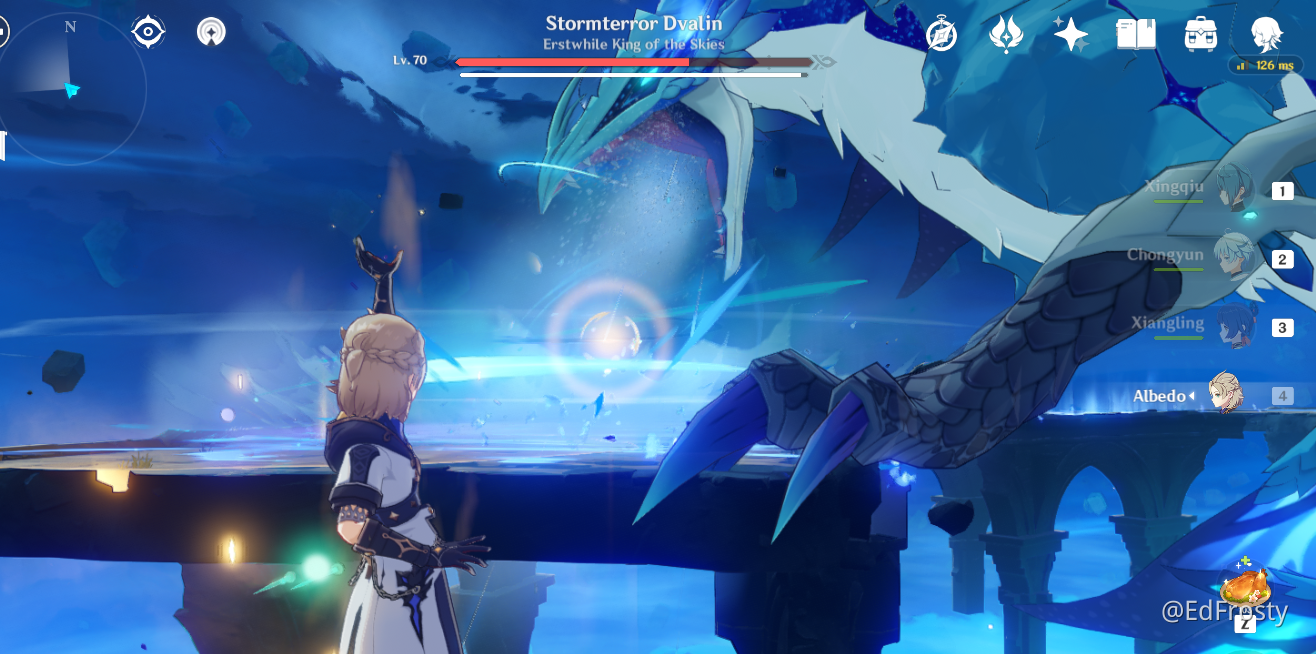Open the four-pointed star Wish icon
This screenshot has height=654, width=1316.
(x=1071, y=35)
